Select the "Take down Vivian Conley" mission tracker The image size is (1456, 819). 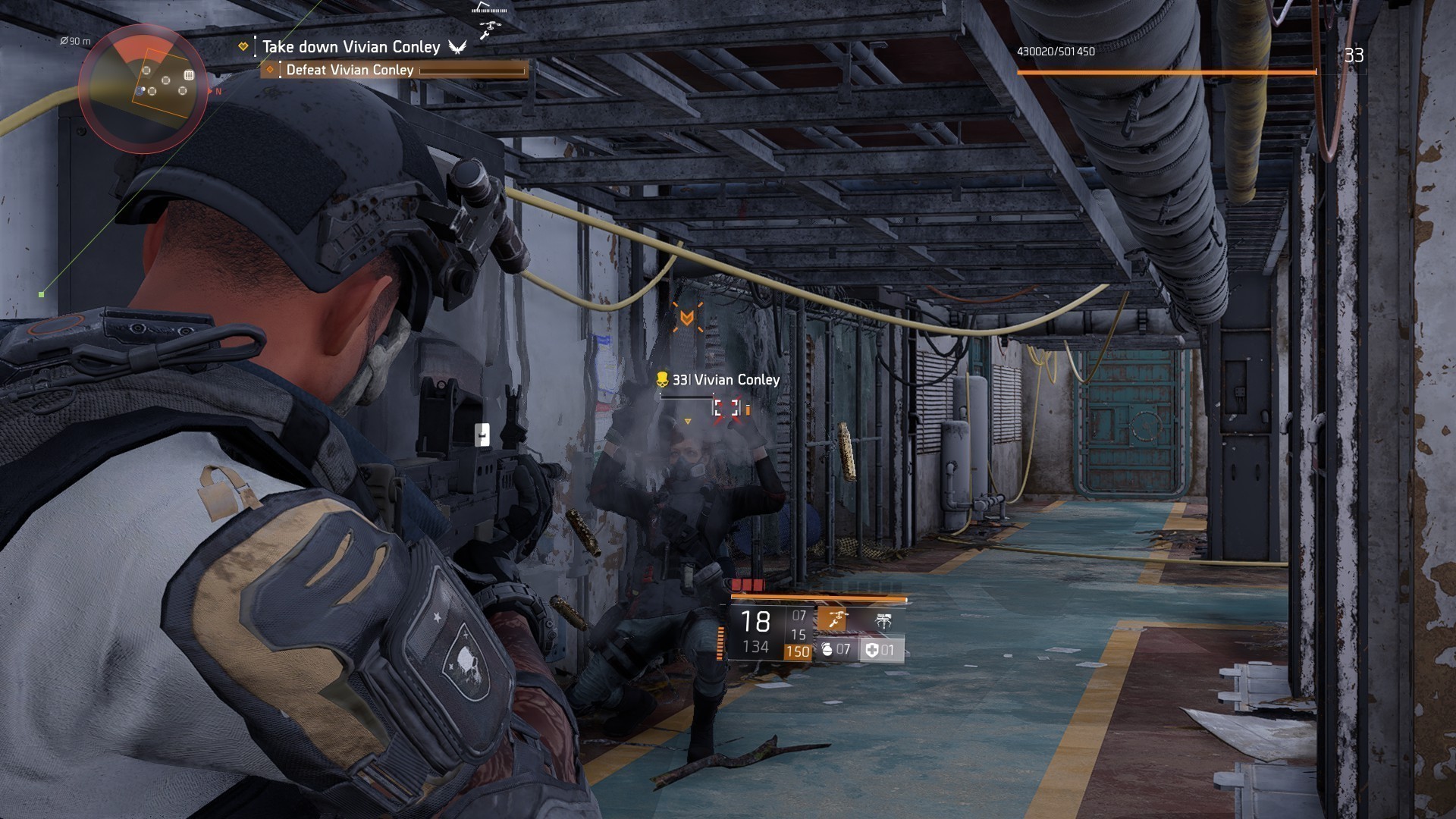coord(350,47)
